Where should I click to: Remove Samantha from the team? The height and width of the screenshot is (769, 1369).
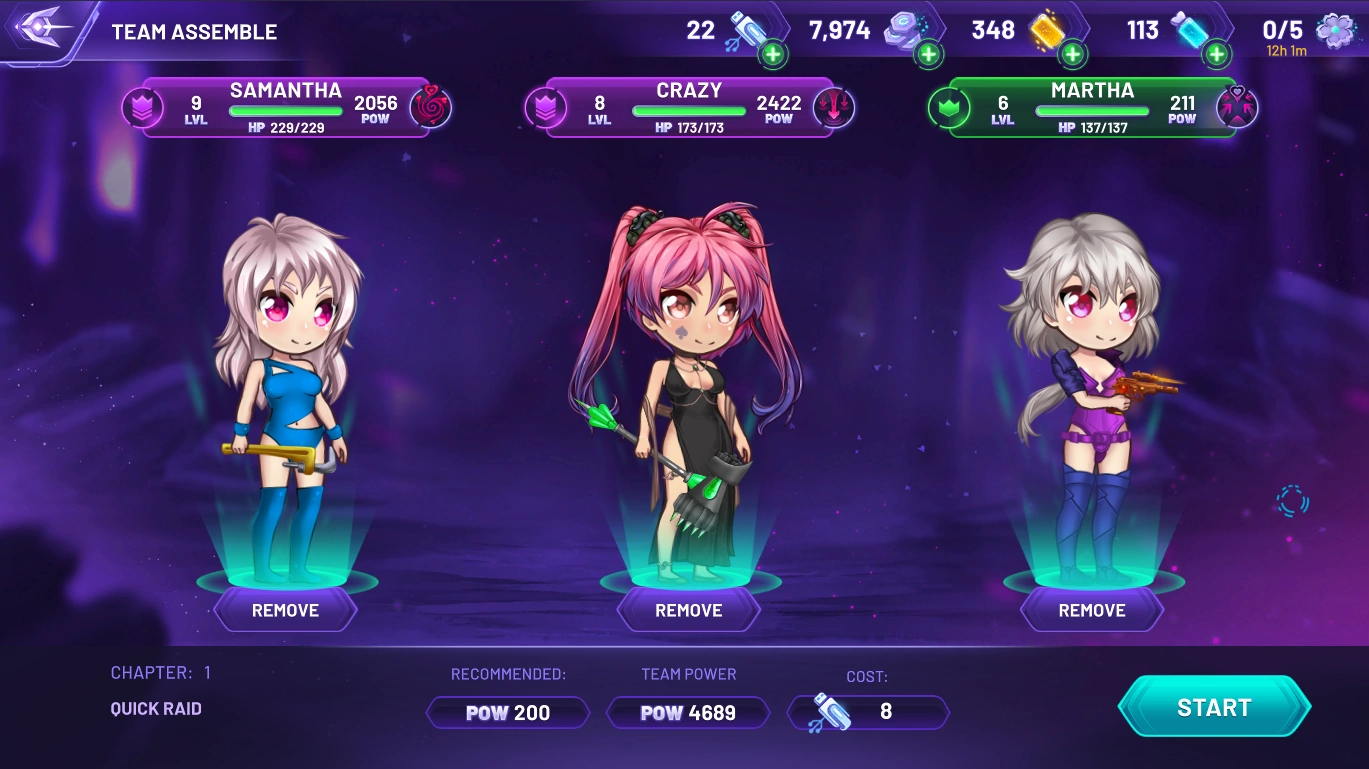[285, 610]
